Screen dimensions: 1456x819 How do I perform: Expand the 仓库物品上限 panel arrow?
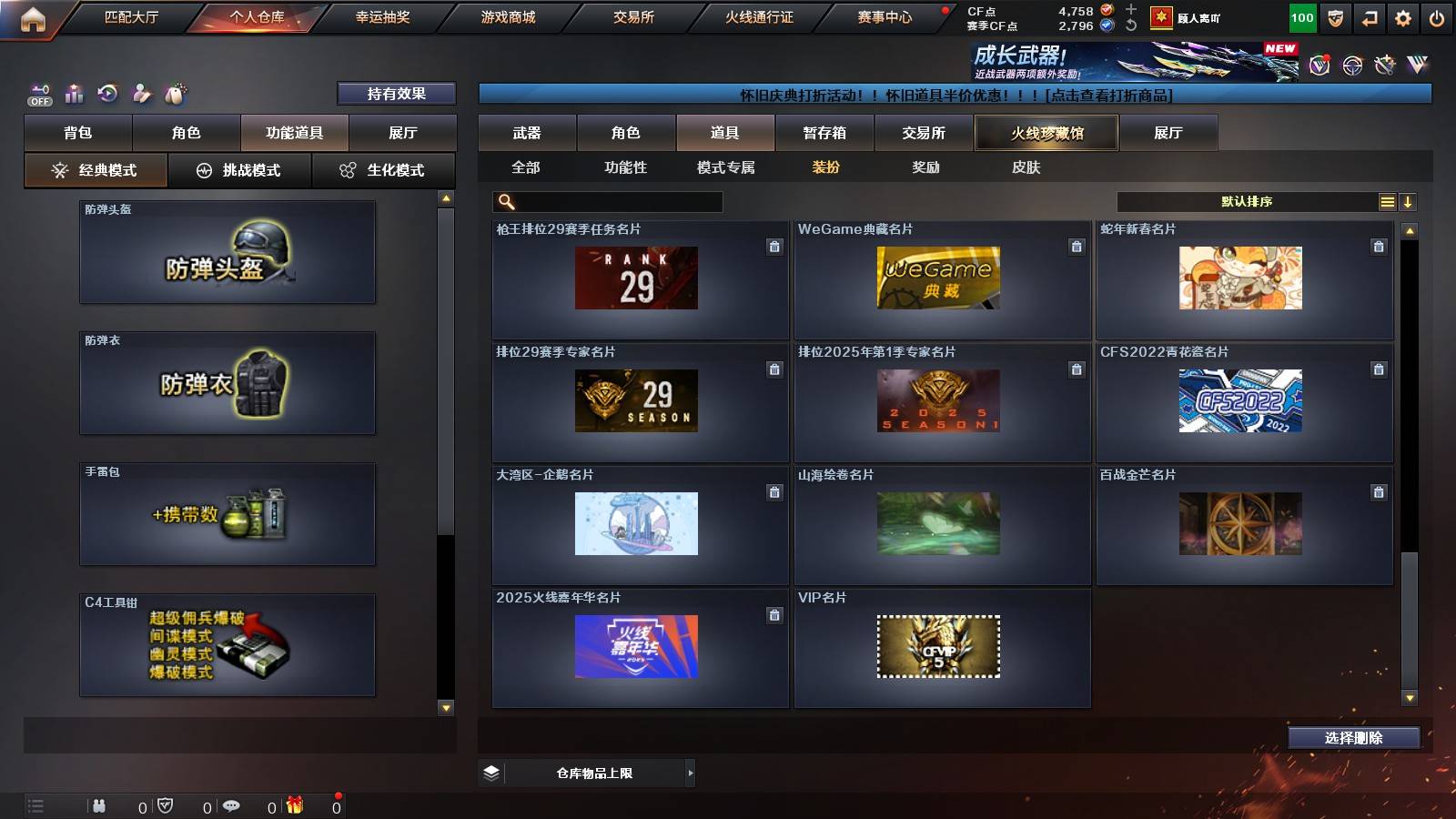pyautogui.click(x=690, y=771)
